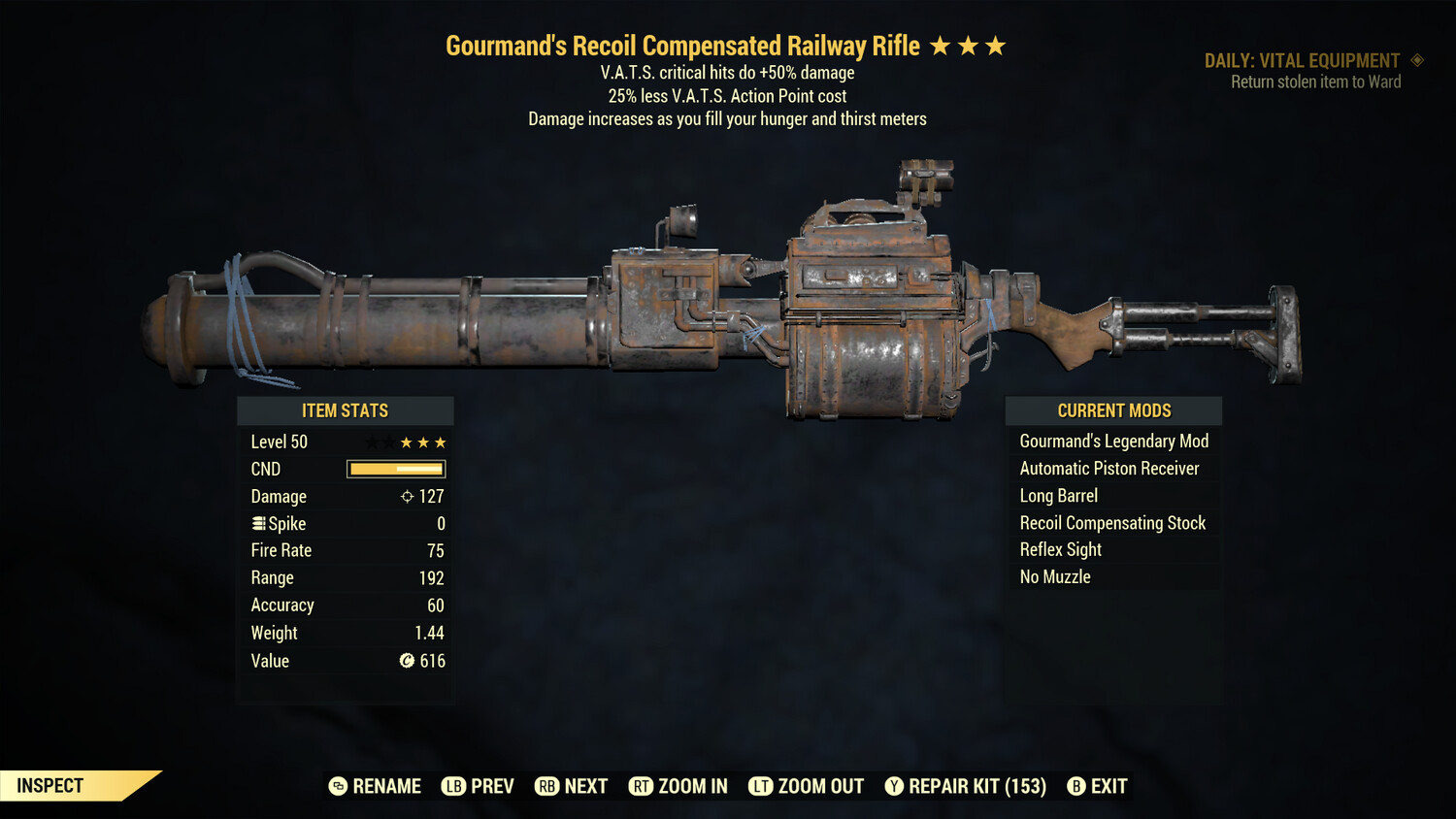
Task: Select the ZOOM IN control
Action: (x=678, y=786)
